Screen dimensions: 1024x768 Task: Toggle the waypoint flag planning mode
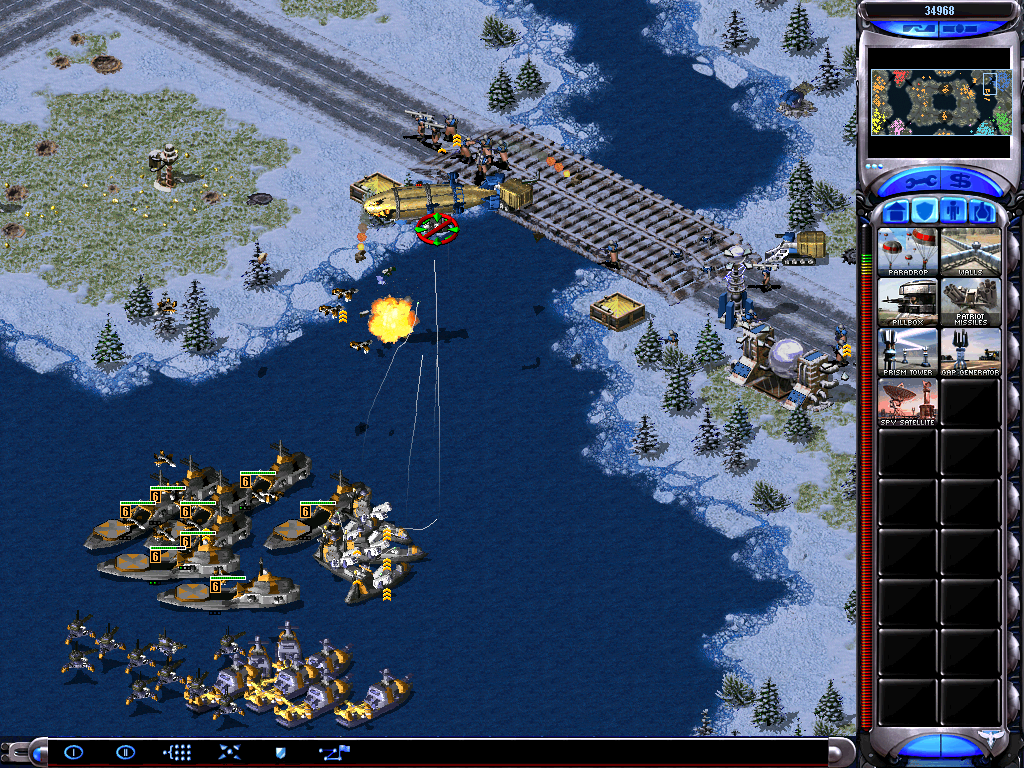[333, 752]
